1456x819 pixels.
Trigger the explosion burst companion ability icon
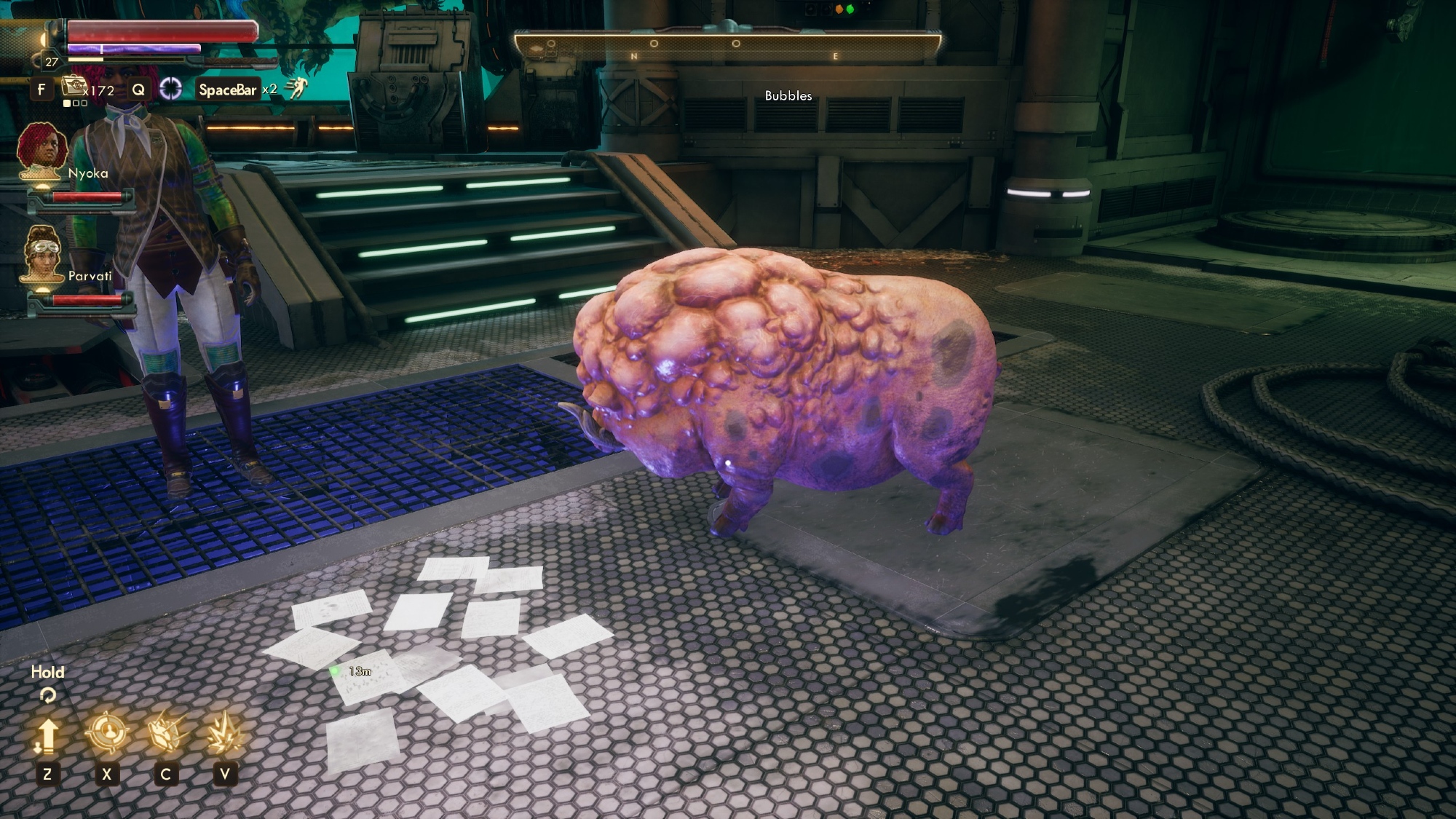click(224, 732)
